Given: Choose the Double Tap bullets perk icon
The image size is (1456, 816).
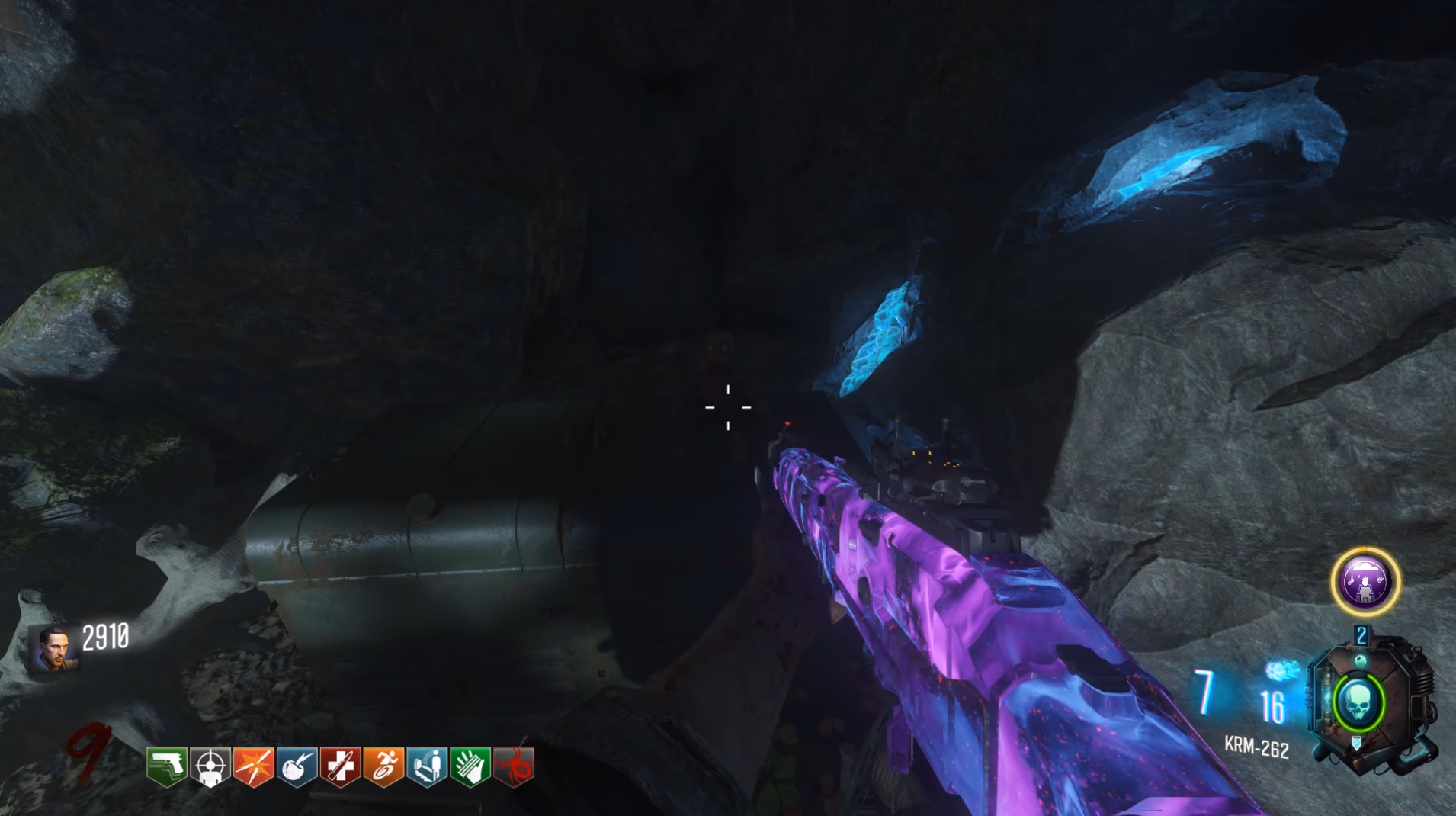Looking at the screenshot, I should point(254,766).
